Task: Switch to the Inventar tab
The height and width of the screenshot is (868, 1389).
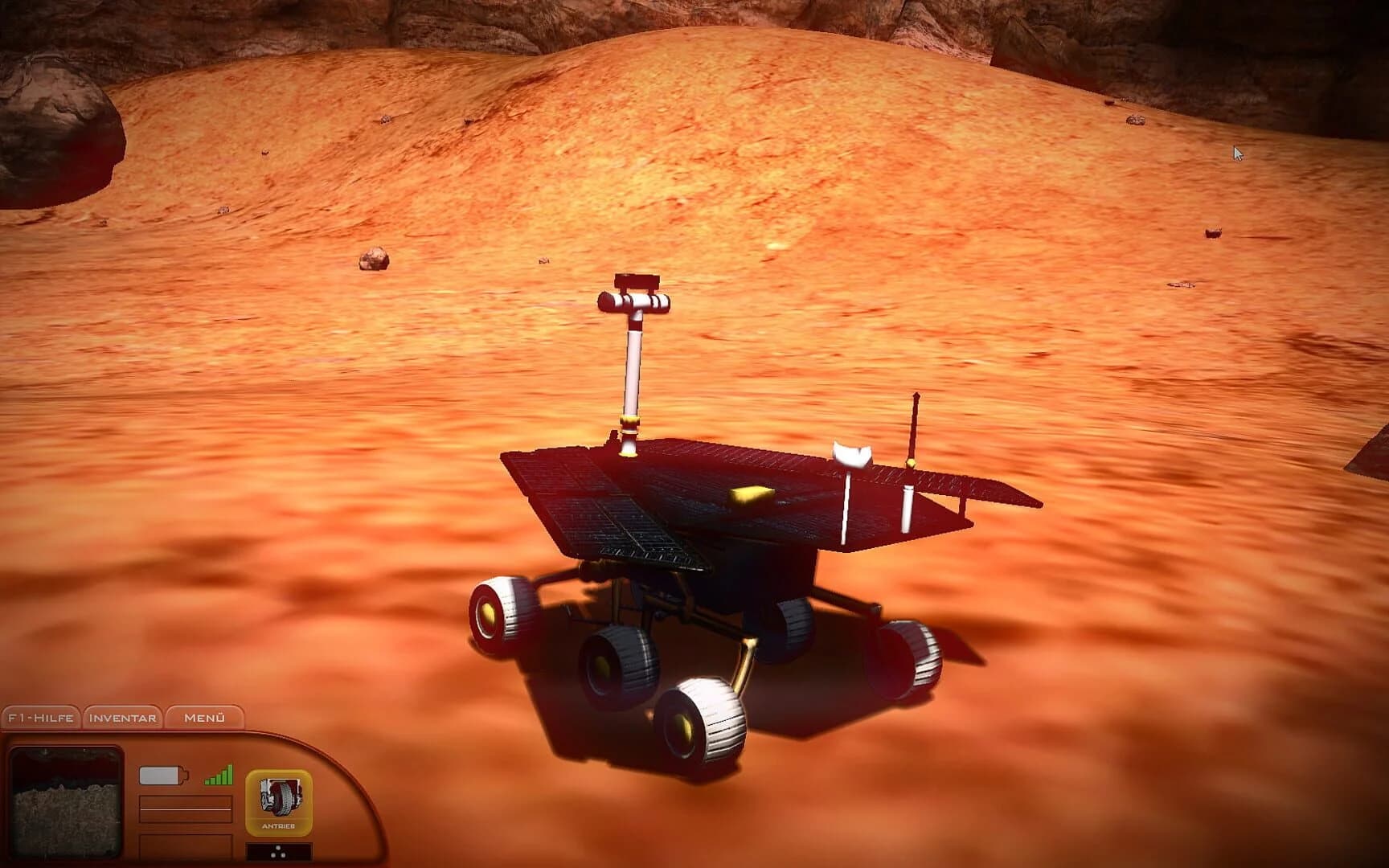Action: click(x=121, y=716)
